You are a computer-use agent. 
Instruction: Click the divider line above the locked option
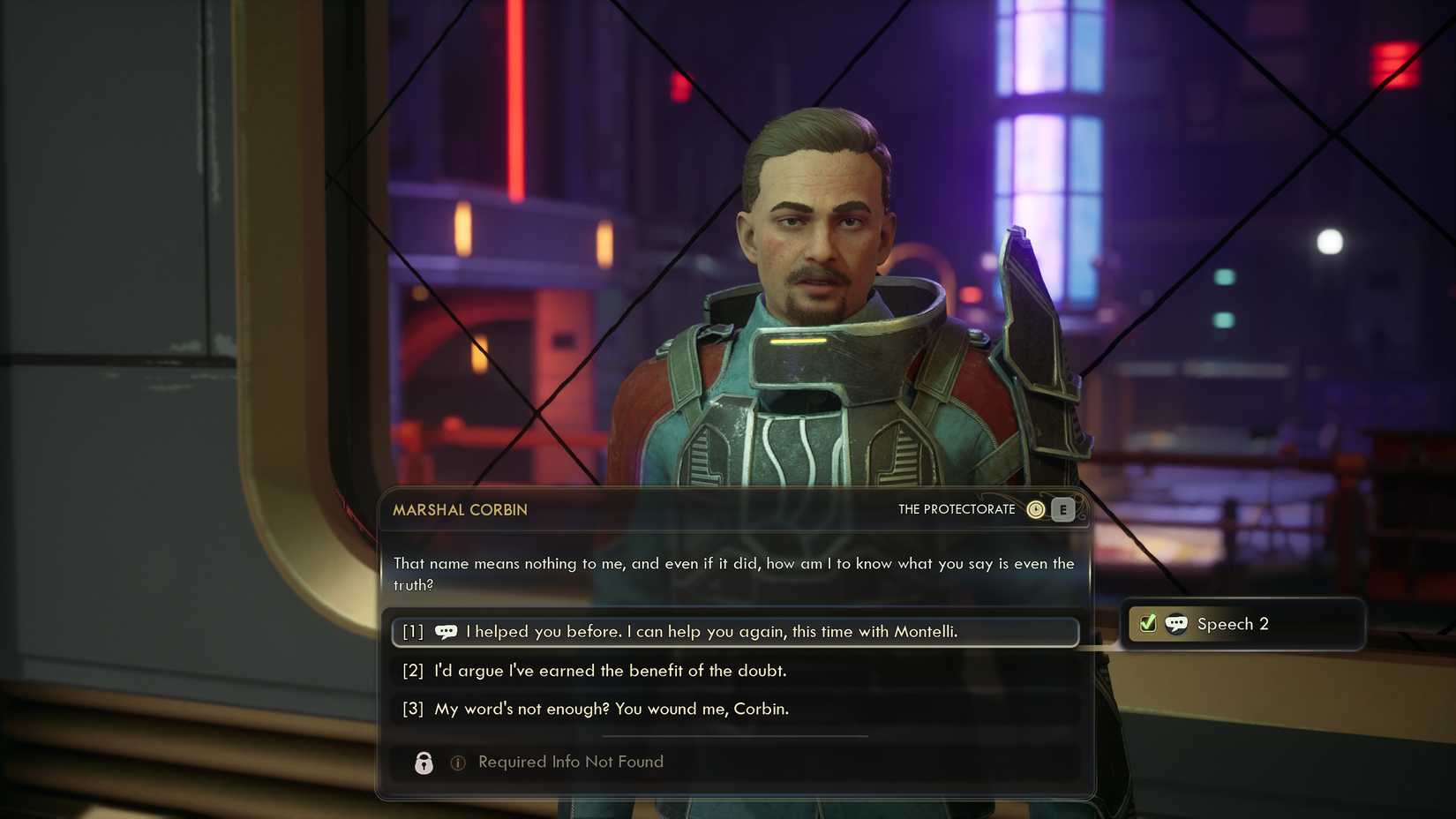pos(733,735)
